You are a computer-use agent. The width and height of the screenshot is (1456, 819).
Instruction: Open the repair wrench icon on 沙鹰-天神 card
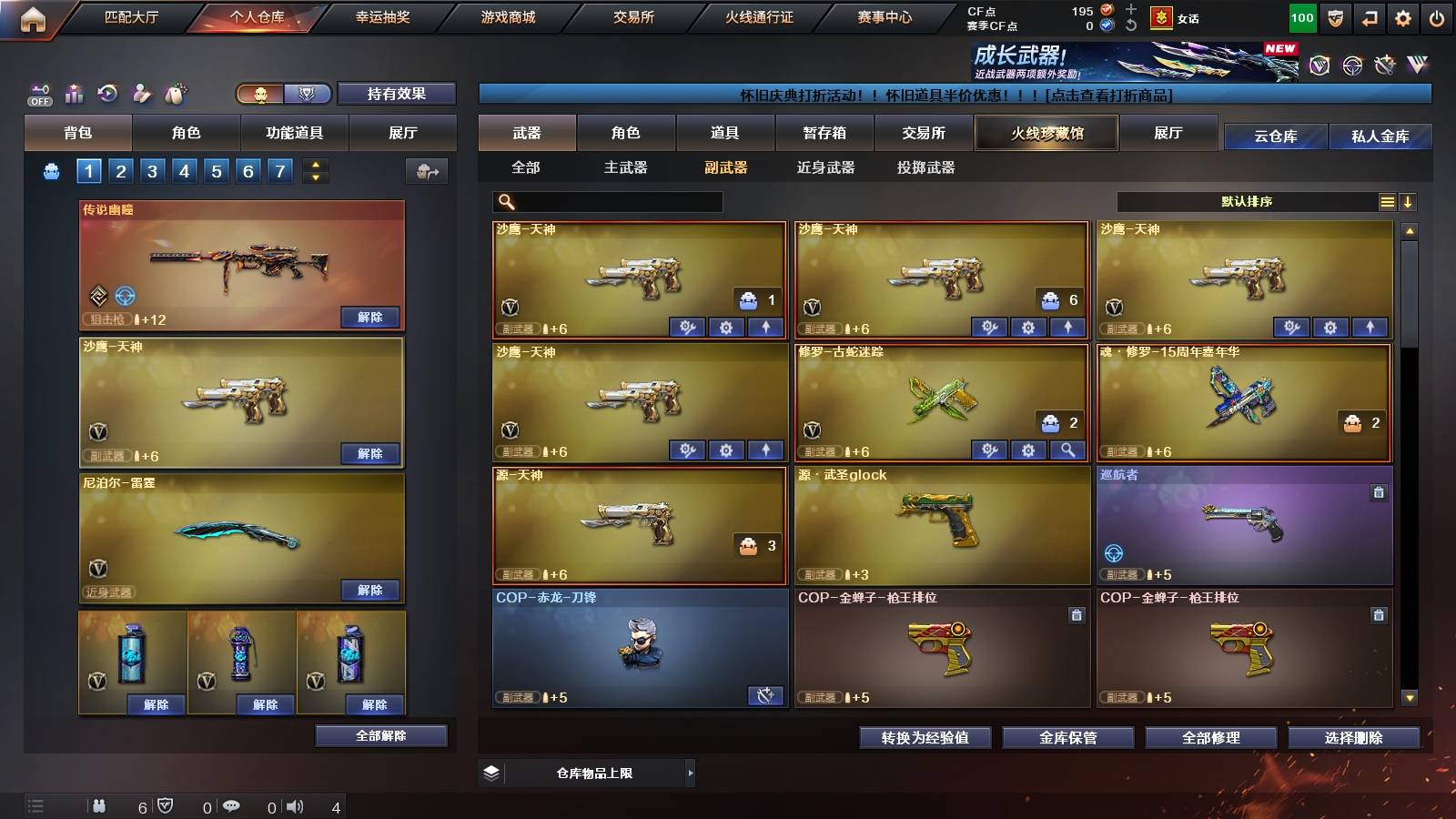689,325
